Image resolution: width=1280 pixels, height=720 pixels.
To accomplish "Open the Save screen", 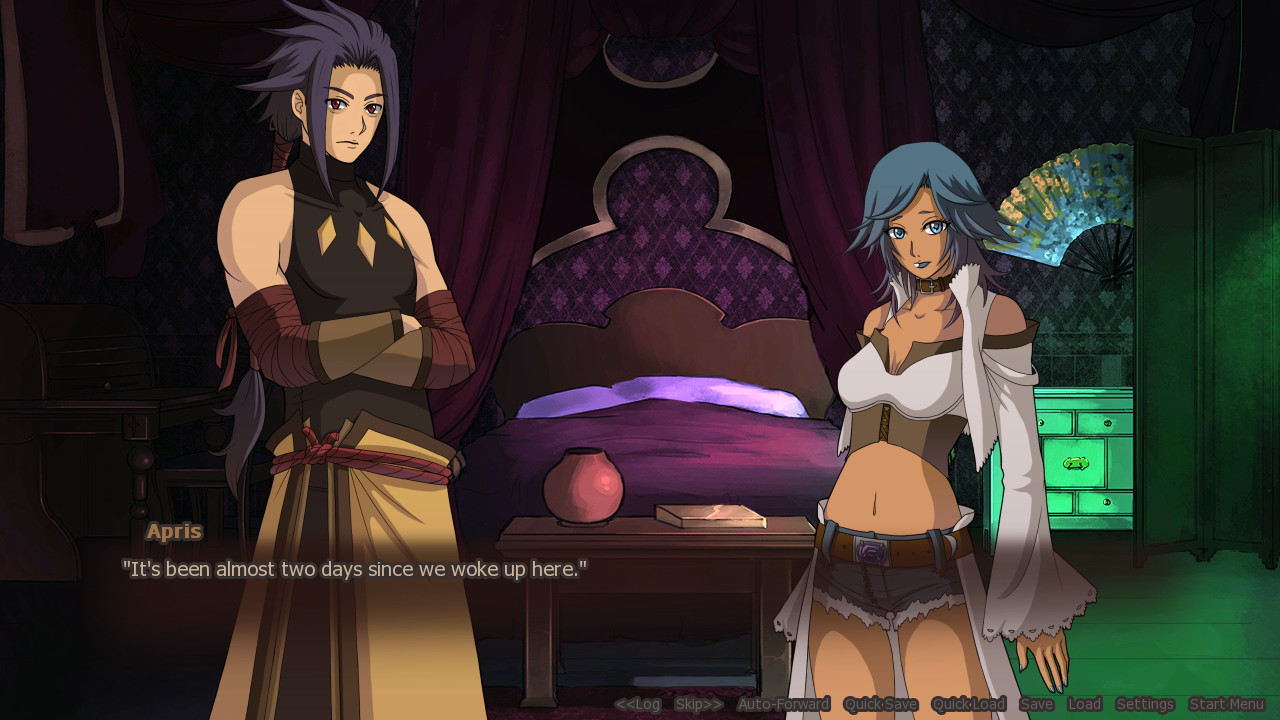I will 1037,704.
